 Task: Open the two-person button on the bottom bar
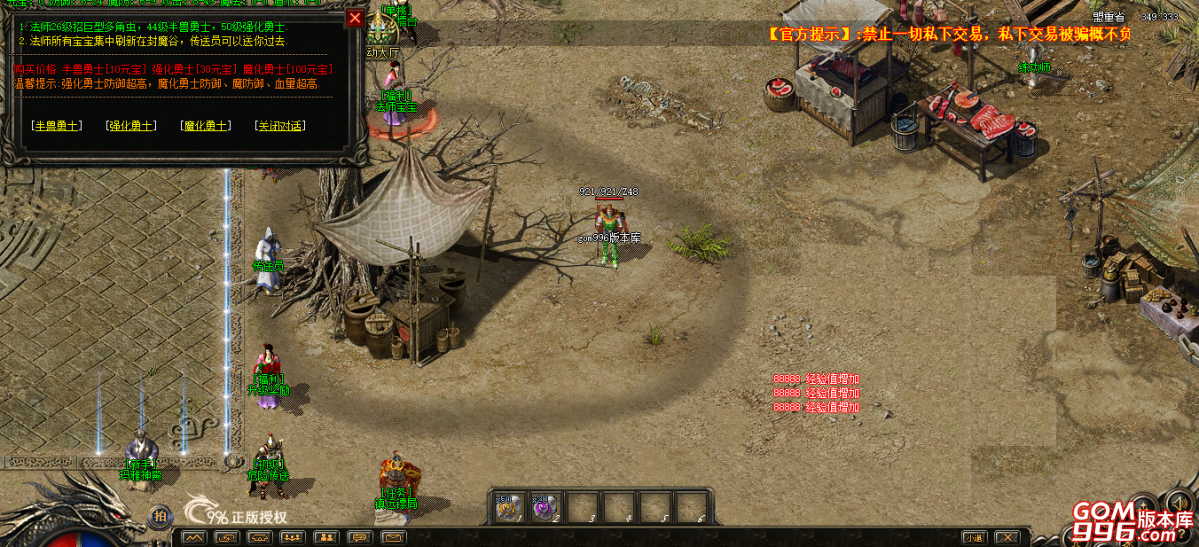click(x=327, y=538)
